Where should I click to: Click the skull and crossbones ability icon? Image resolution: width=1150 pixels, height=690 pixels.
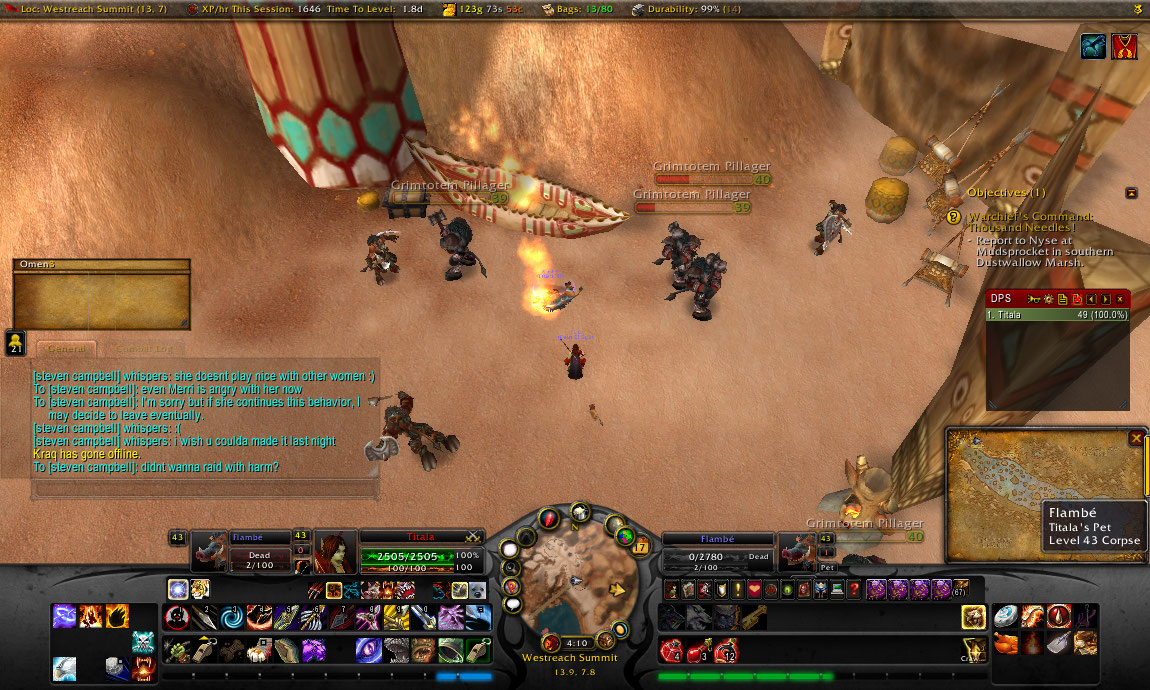coord(142,643)
